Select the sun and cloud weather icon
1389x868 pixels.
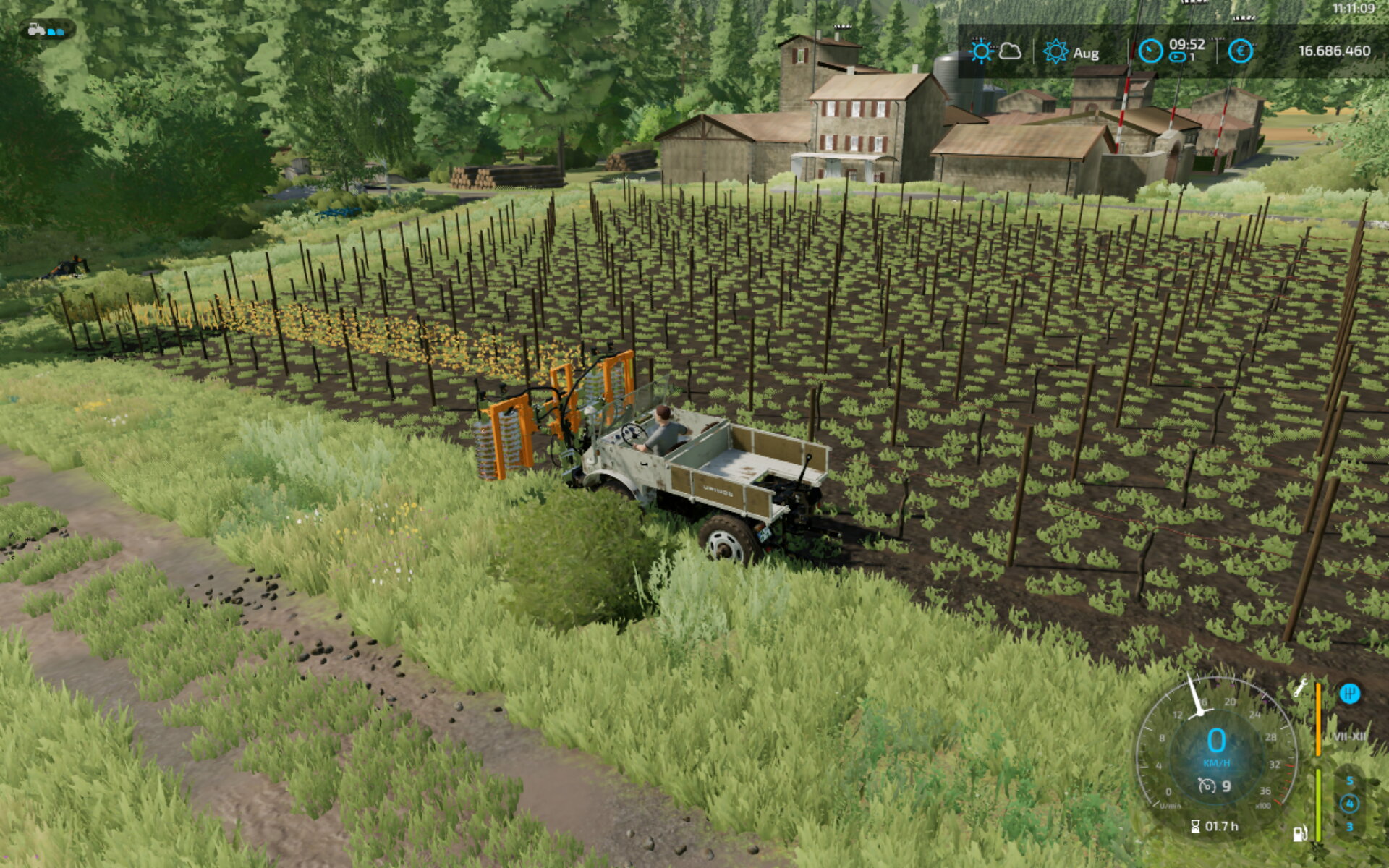995,51
